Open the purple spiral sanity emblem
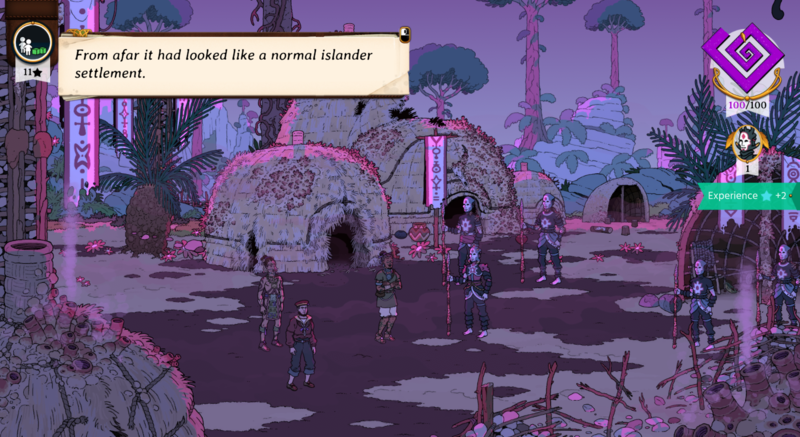The image size is (800, 437). coord(743,63)
